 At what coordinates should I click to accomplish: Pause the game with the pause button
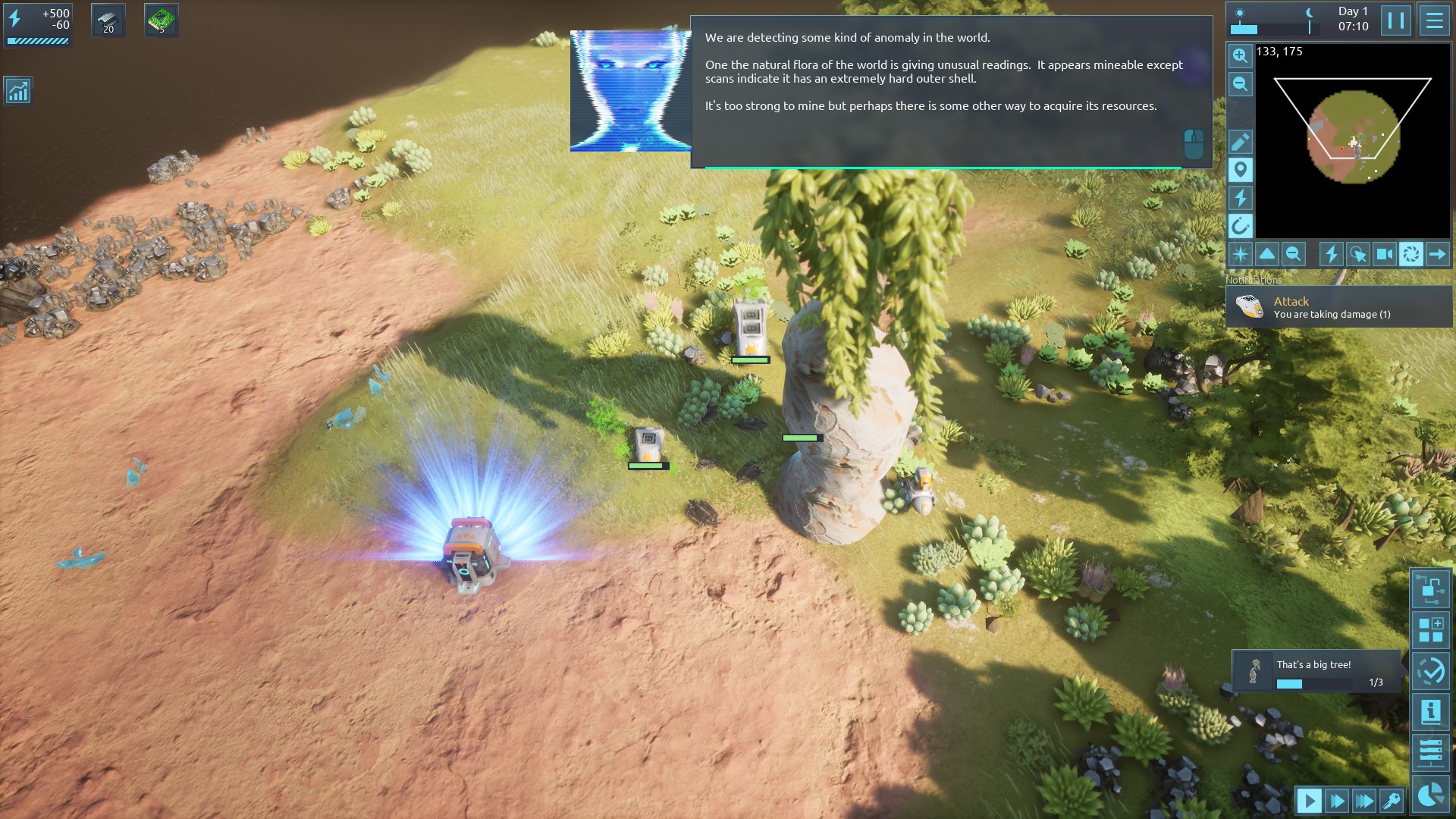(1395, 20)
